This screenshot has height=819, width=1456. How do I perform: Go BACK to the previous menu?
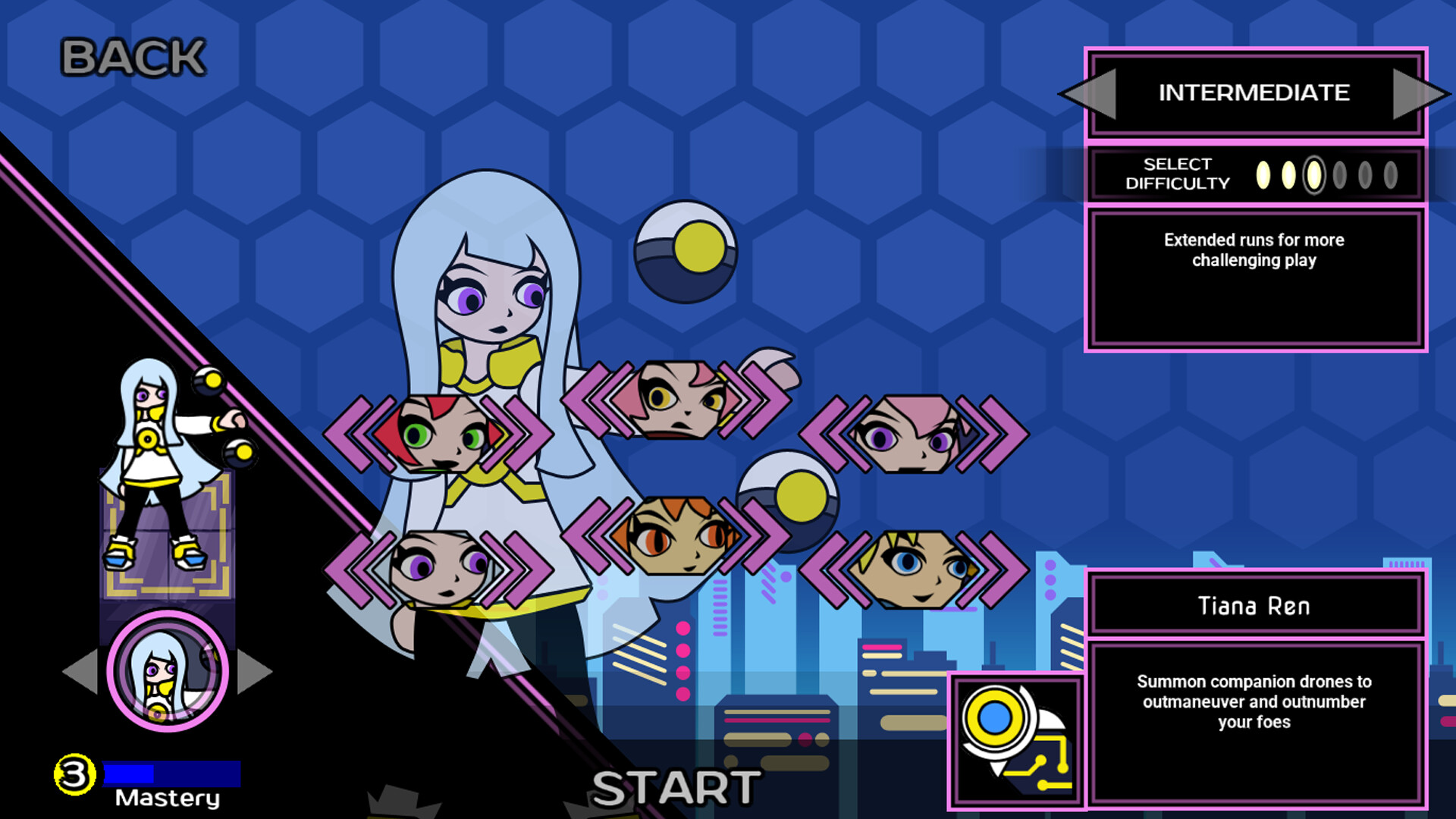coord(132,57)
